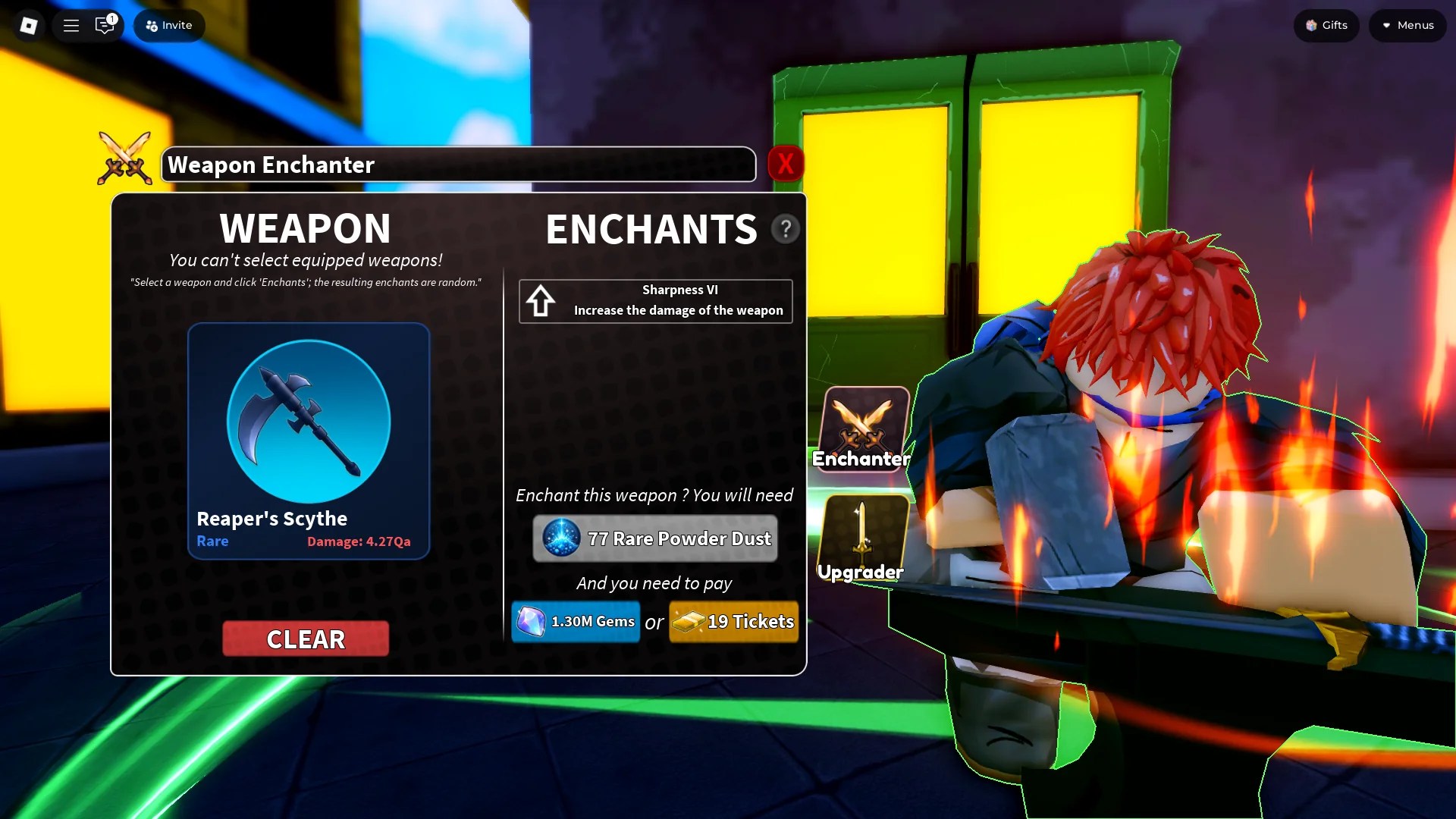The height and width of the screenshot is (819, 1456).
Task: Open the chat bubble with notification badge
Action: 104,25
